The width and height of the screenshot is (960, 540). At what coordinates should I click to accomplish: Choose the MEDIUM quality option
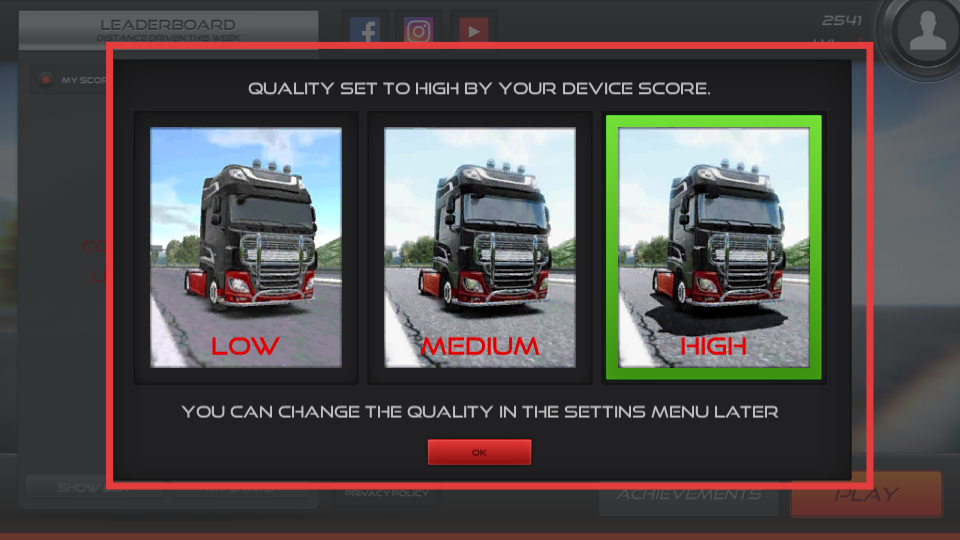click(x=480, y=247)
